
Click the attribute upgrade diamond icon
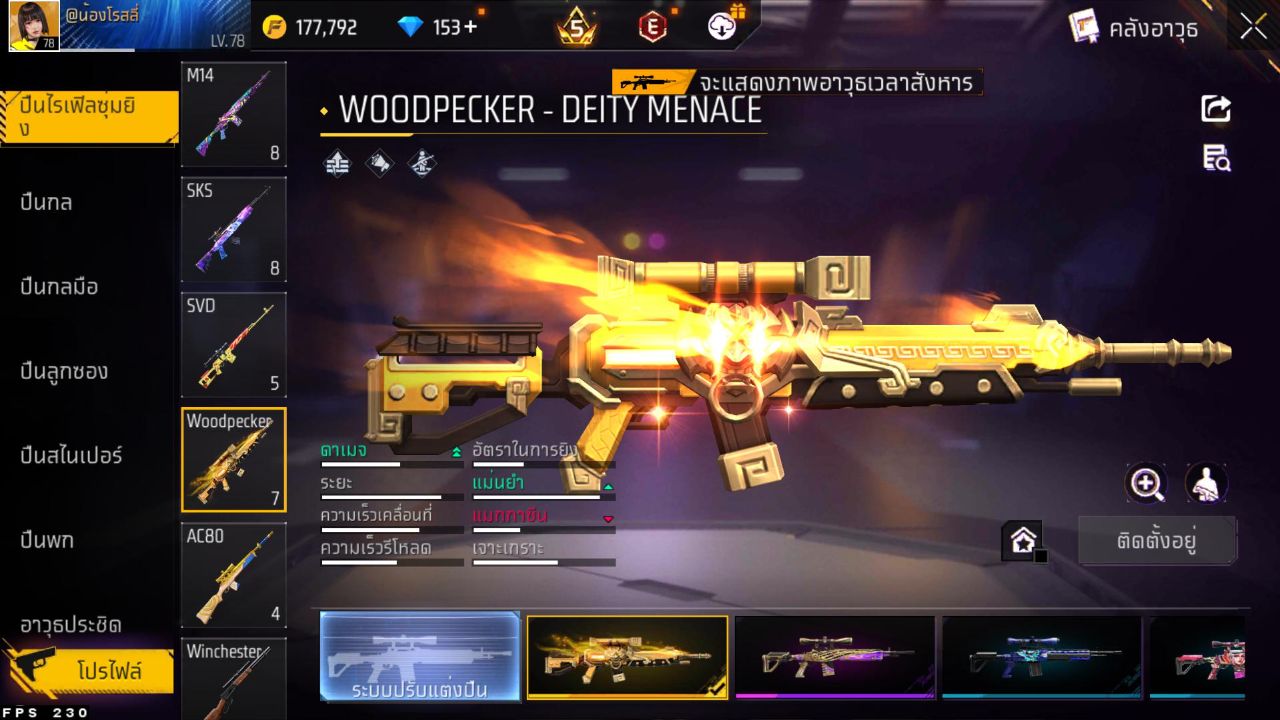[x=337, y=163]
